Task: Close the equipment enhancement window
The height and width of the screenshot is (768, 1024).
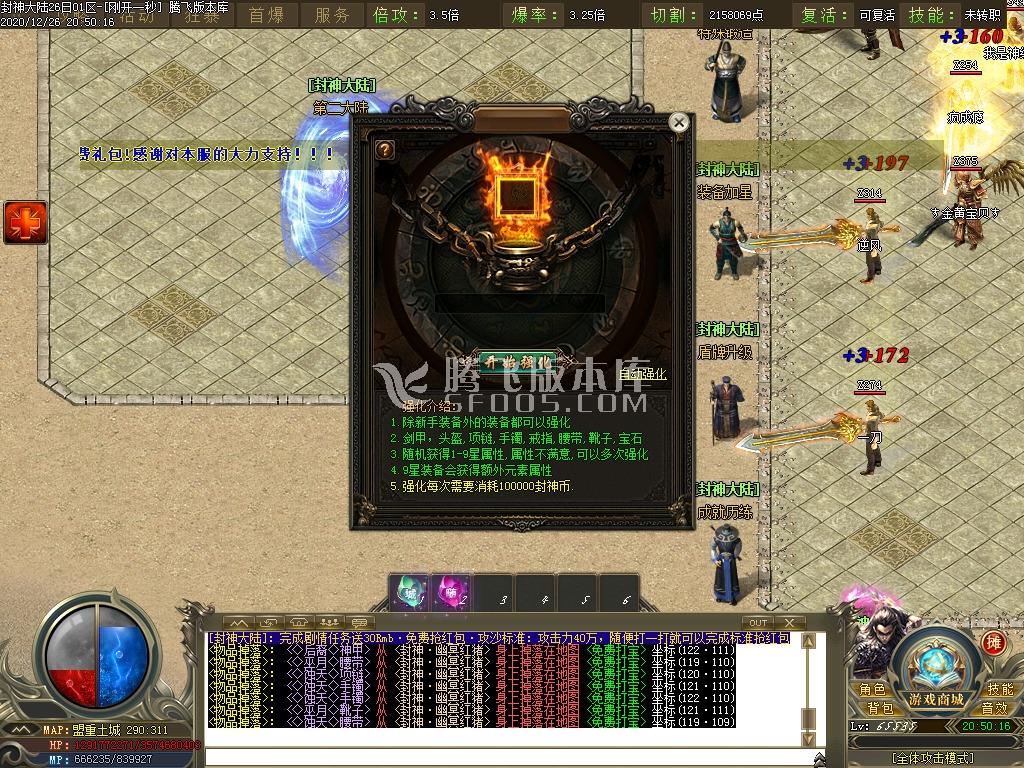Action: 679,123
